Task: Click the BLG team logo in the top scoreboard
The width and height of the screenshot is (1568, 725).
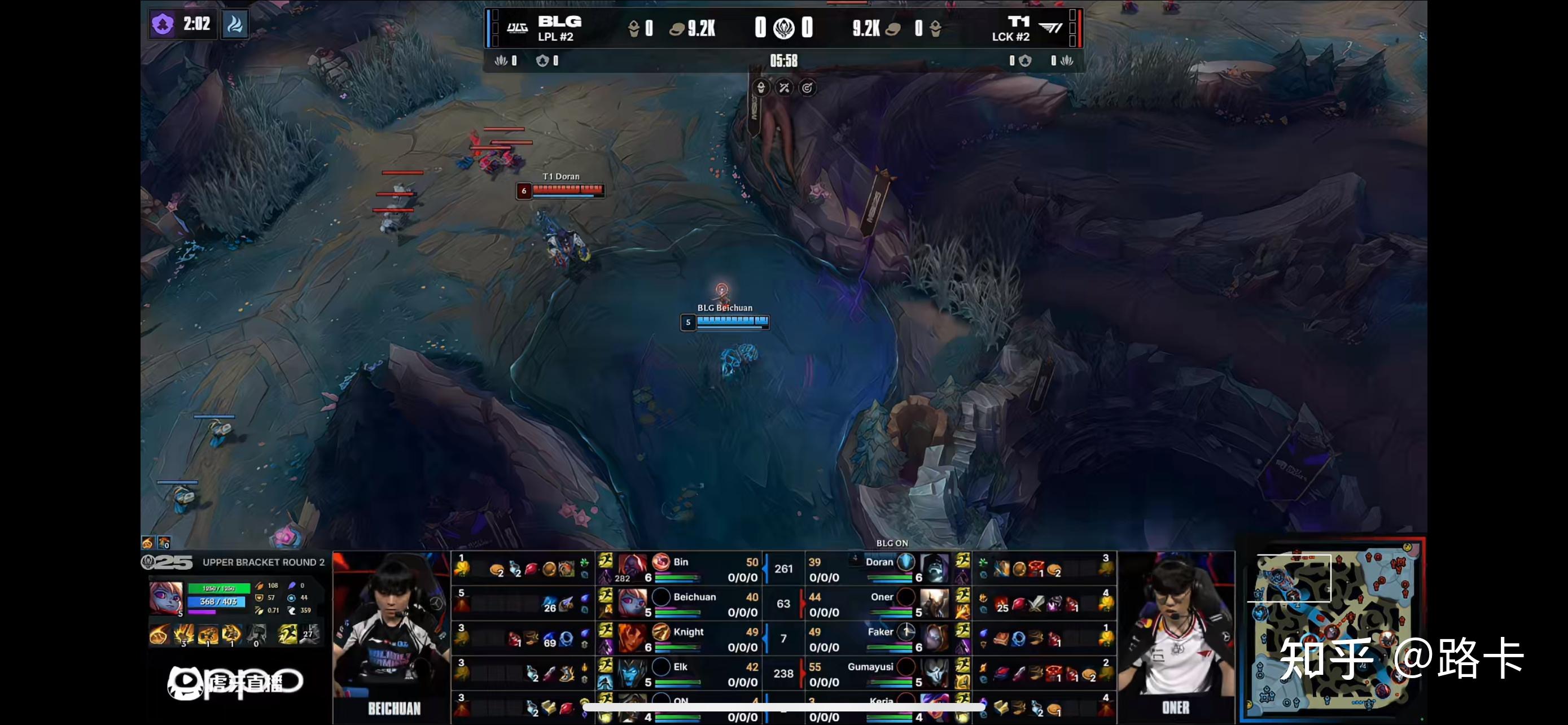Action: [x=517, y=28]
